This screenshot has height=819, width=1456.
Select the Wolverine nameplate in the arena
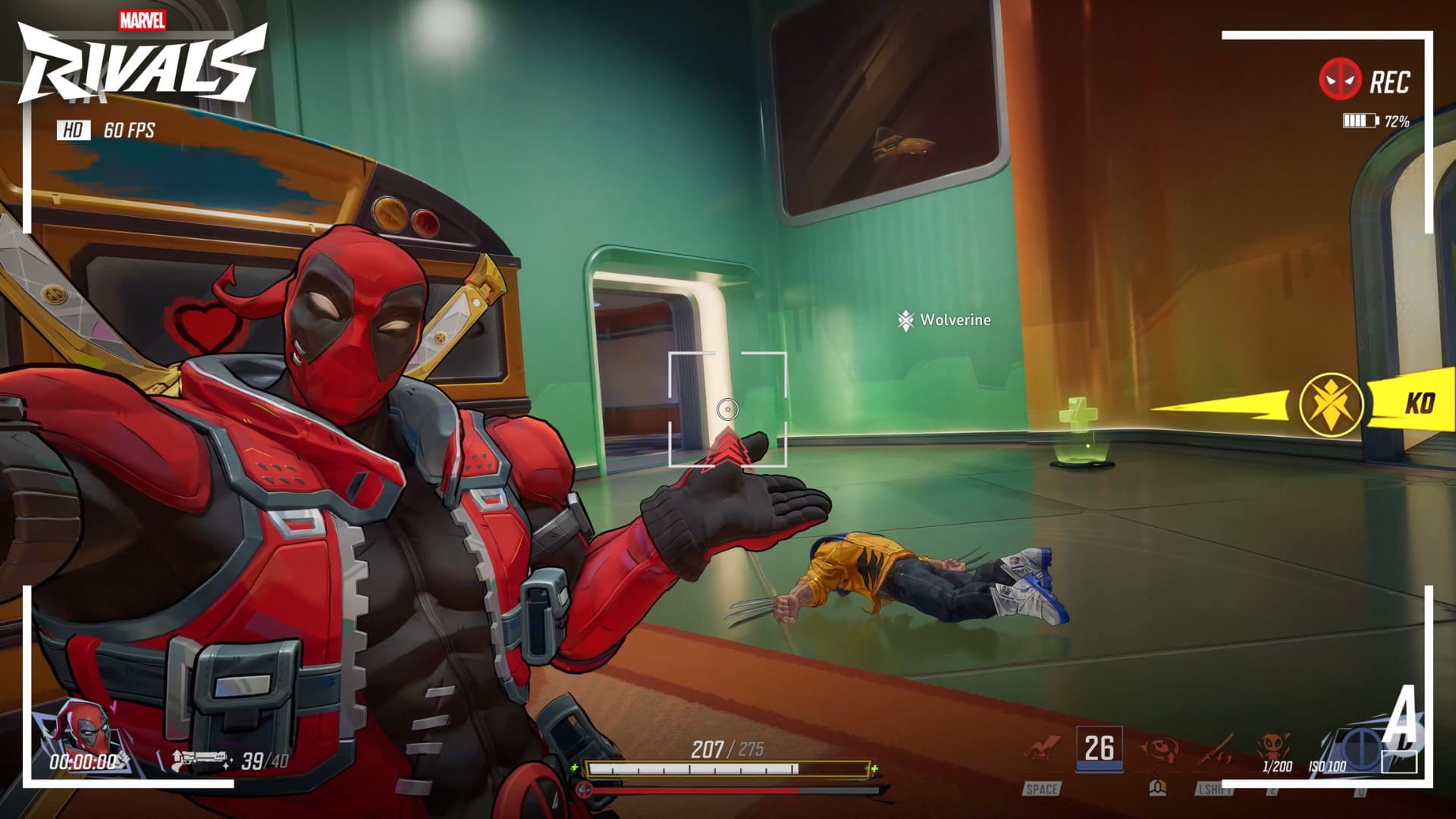944,320
